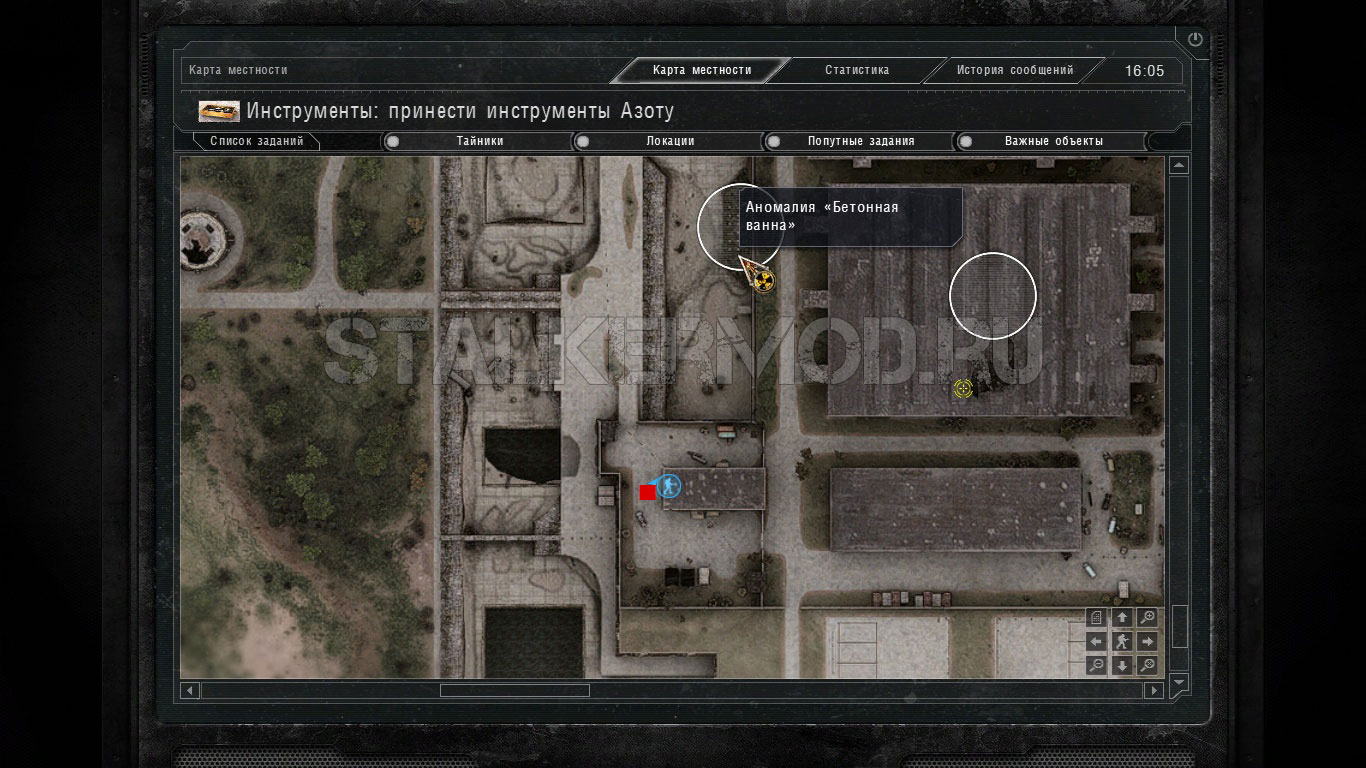Pan the map right with the arrow button
This screenshot has width=1366, height=768.
1148,641
